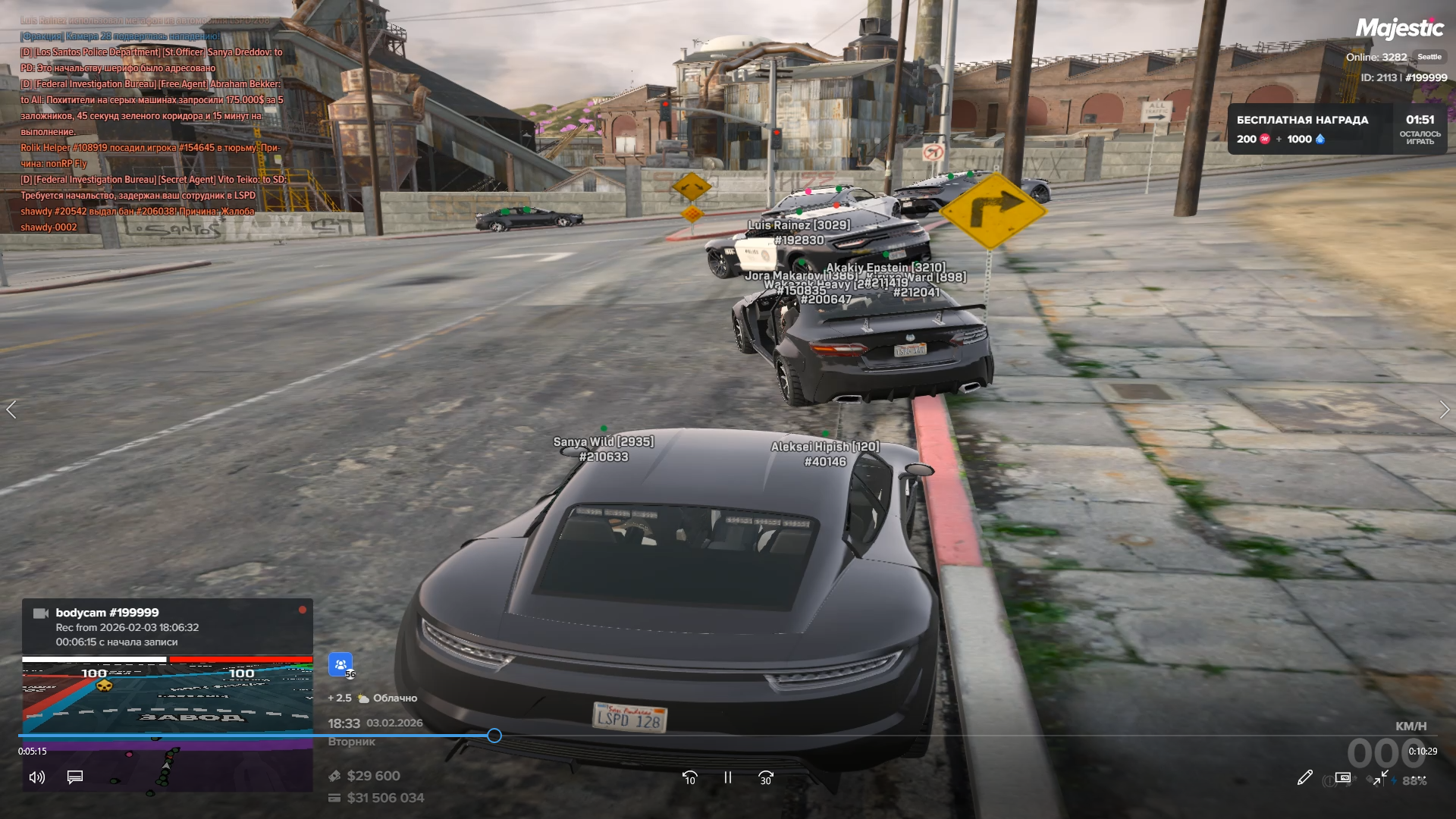Screen dimensions: 1456x819
Task: Open the pencil edit tool
Action: (1304, 777)
